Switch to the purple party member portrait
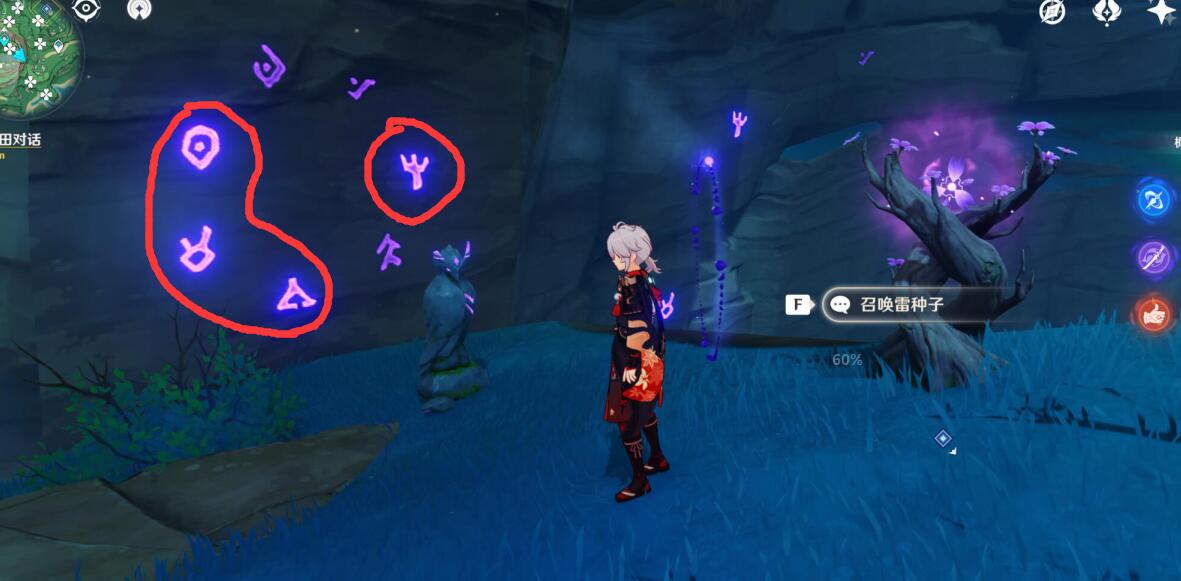Image resolution: width=1181 pixels, height=581 pixels. coord(1156,257)
